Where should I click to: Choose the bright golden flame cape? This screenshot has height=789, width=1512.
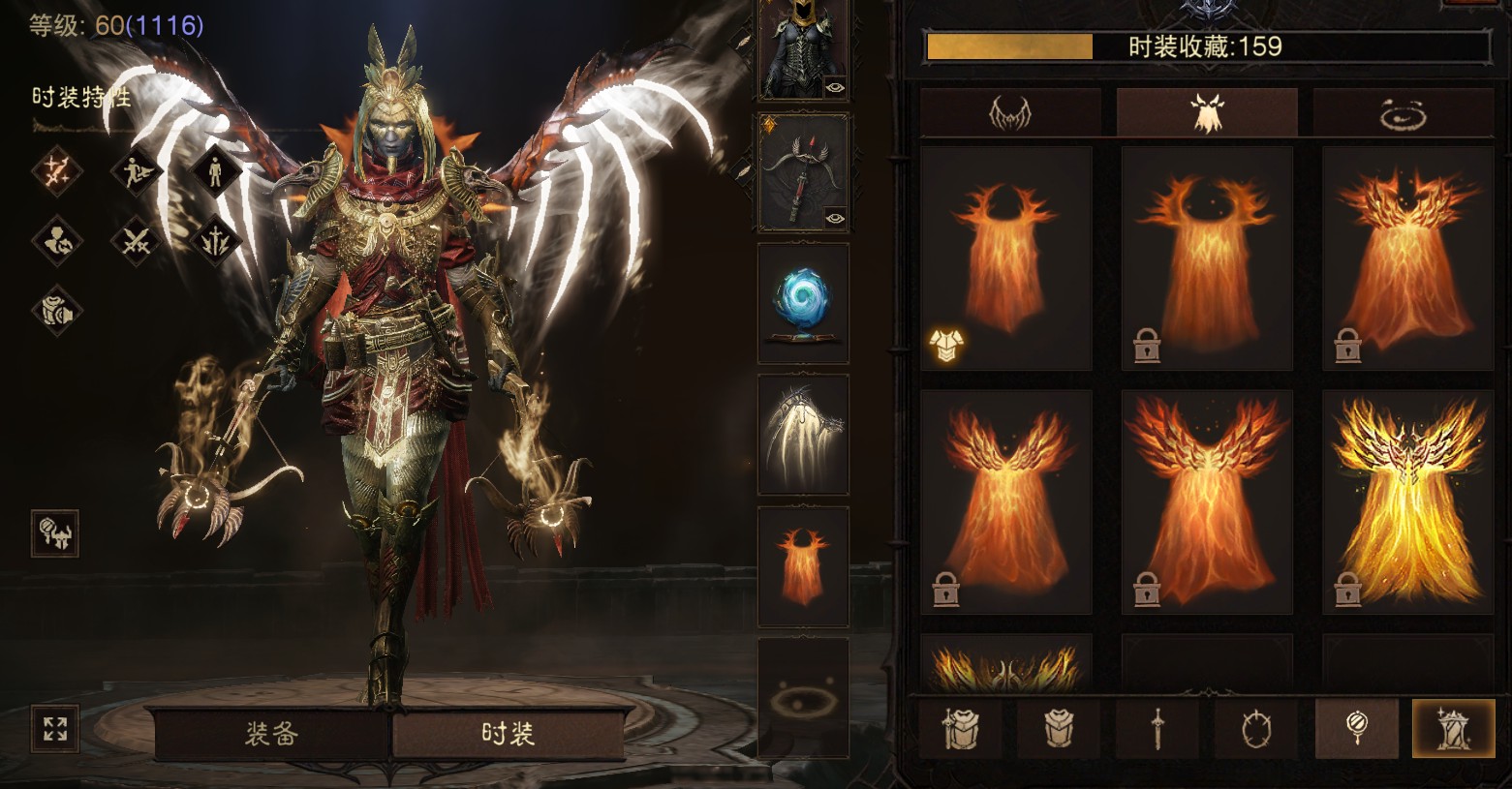click(x=1407, y=501)
